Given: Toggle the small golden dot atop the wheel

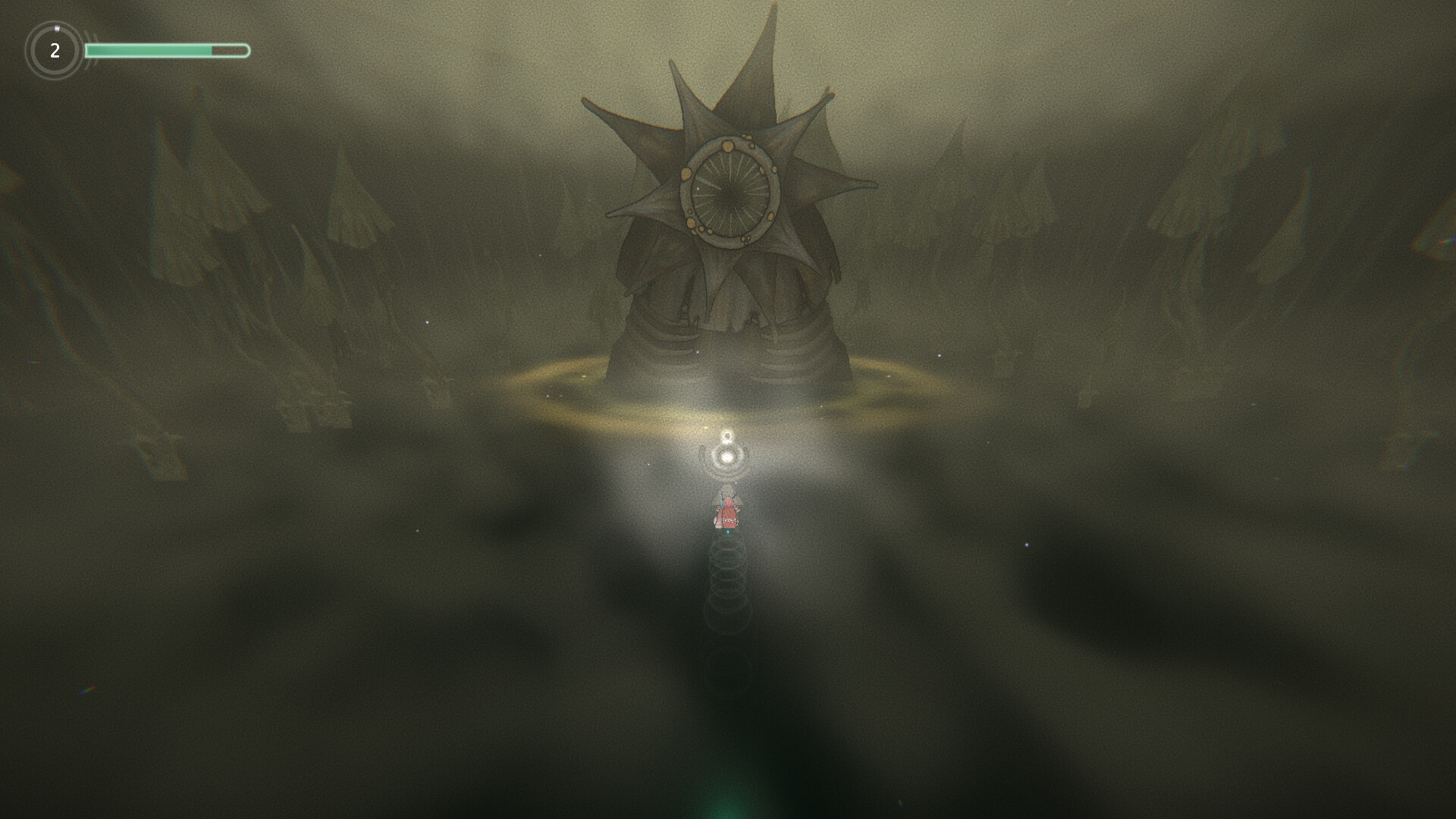Looking at the screenshot, I should (x=728, y=146).
